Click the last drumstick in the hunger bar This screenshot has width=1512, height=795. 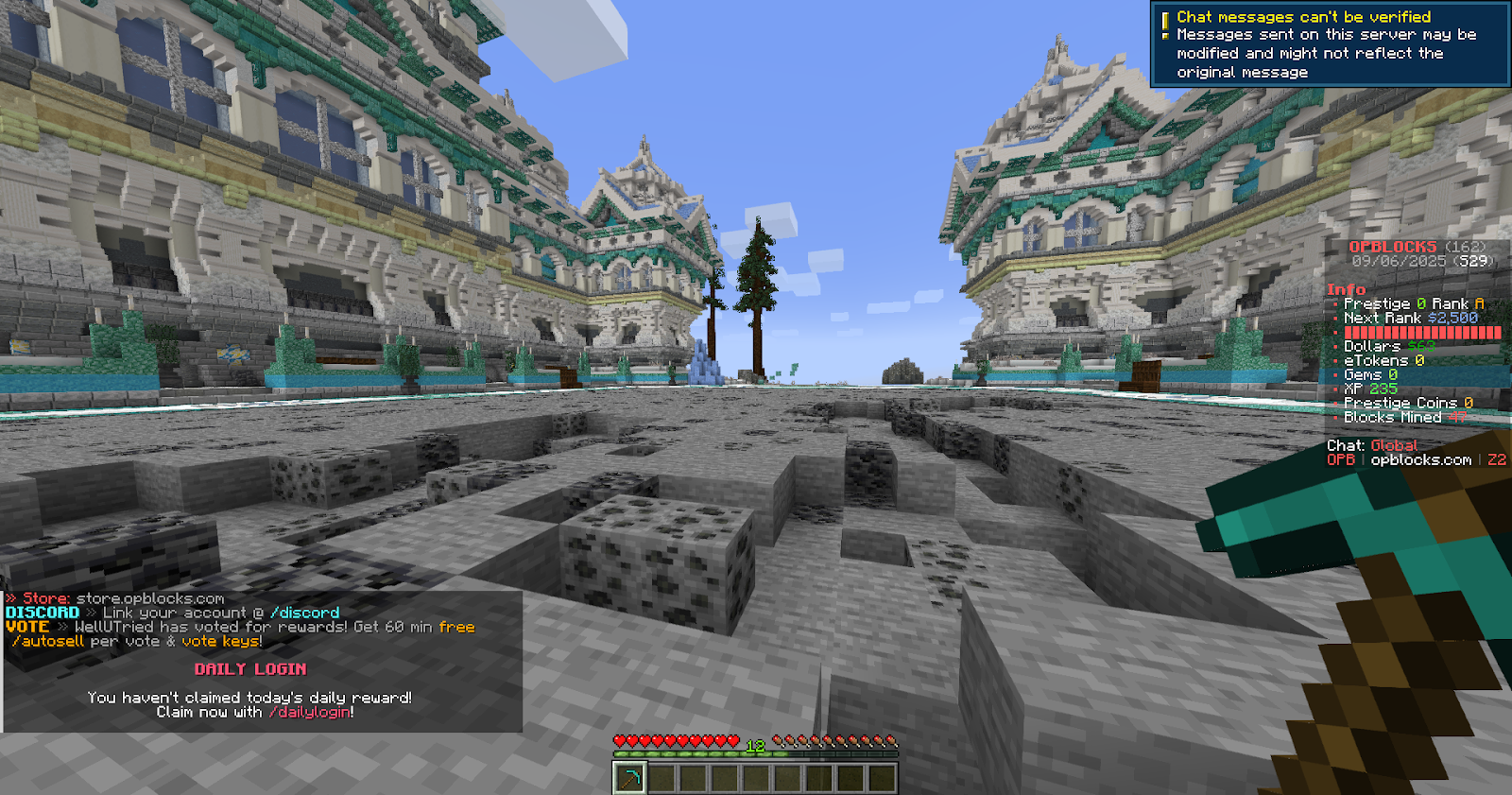tap(890, 741)
